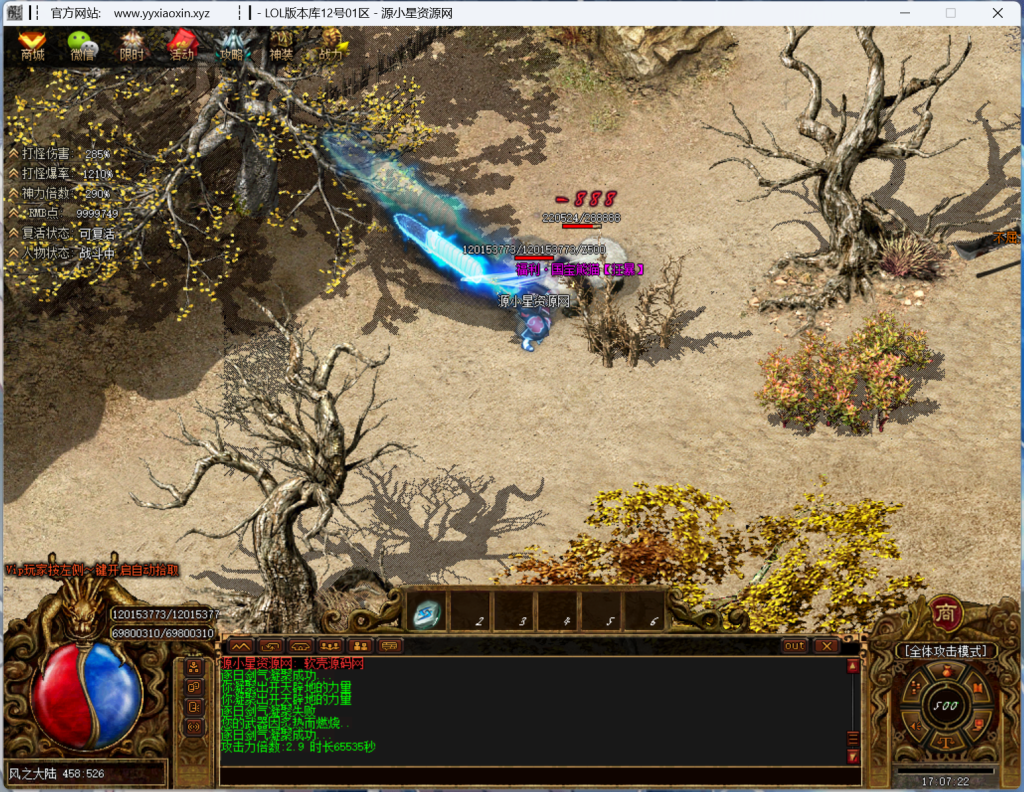The image size is (1024, 792).
Task: Click the chat text input bar
Action: click(x=530, y=776)
